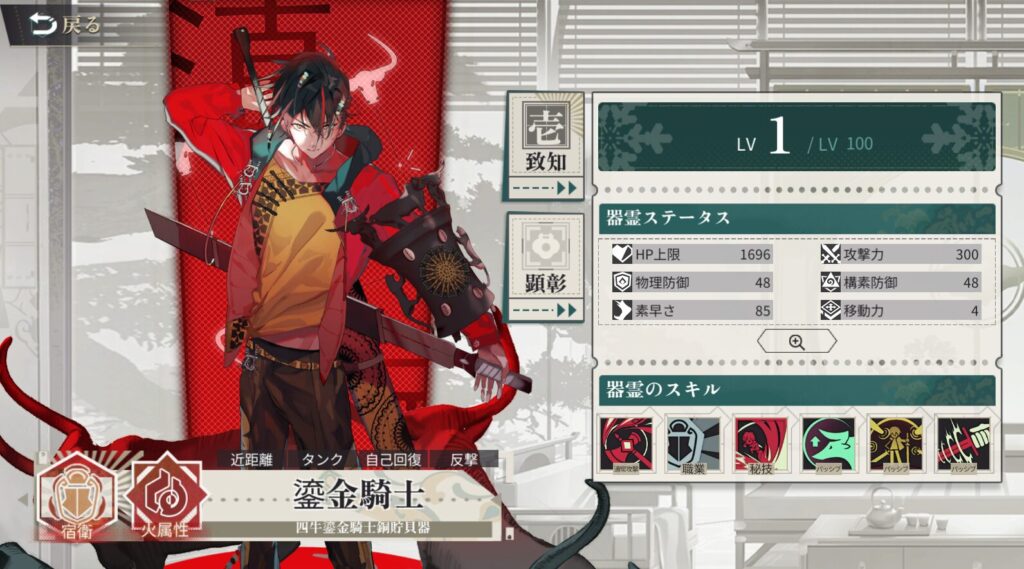Select the 反撃 trait tag
The height and width of the screenshot is (569, 1024).
point(465,460)
